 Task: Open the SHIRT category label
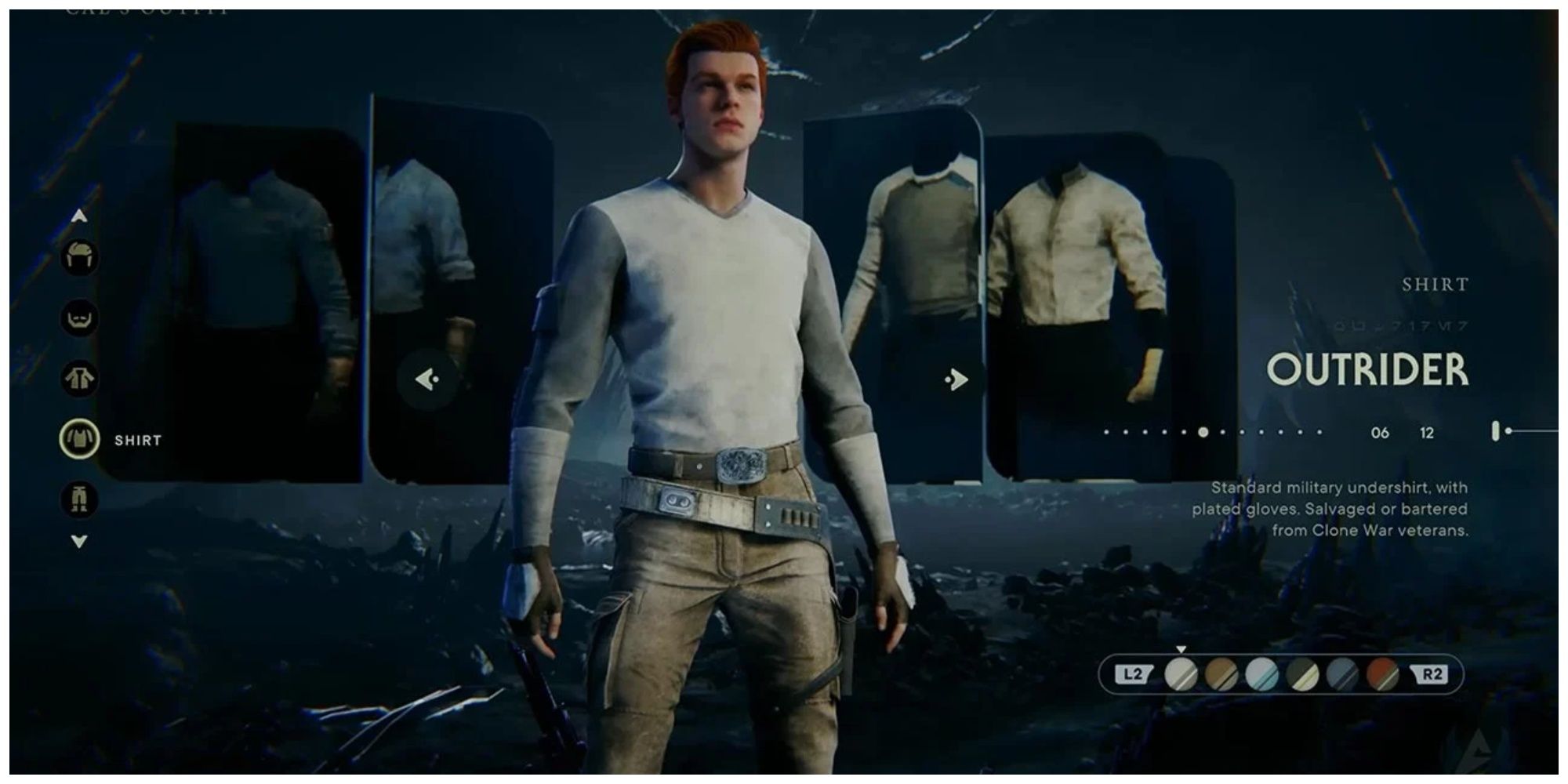pyautogui.click(x=135, y=441)
